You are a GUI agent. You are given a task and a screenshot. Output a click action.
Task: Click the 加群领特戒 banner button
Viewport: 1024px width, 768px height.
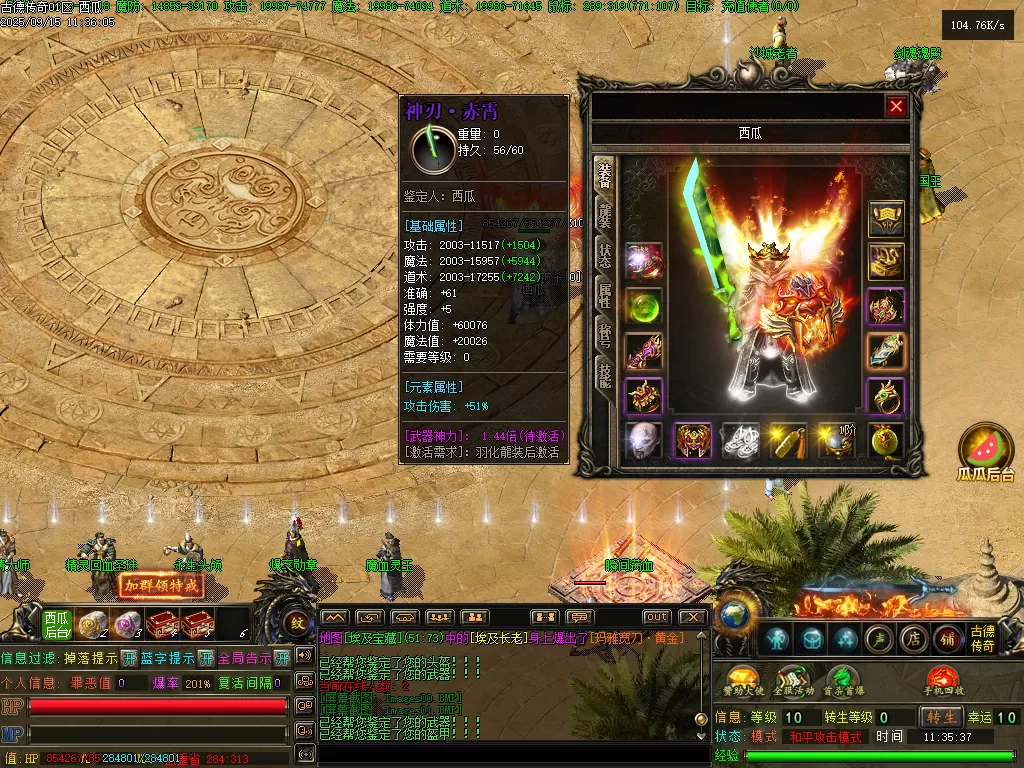159,585
